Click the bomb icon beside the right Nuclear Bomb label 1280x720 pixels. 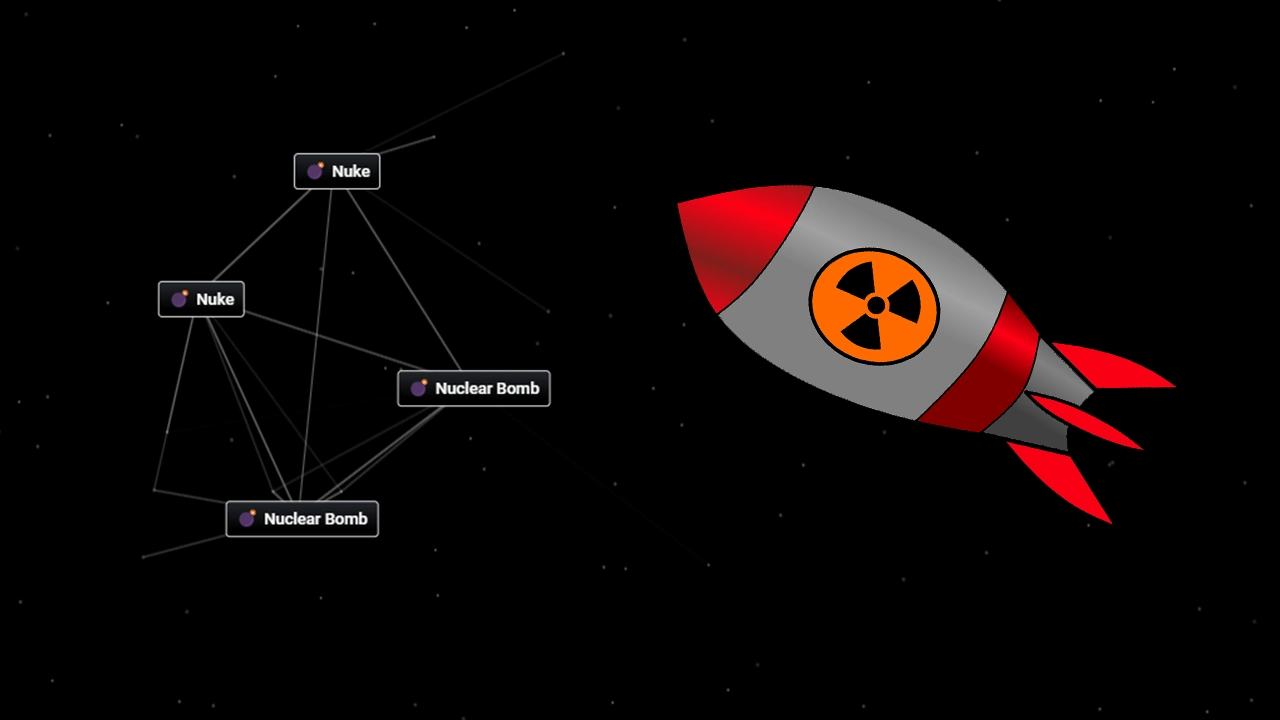[x=420, y=388]
